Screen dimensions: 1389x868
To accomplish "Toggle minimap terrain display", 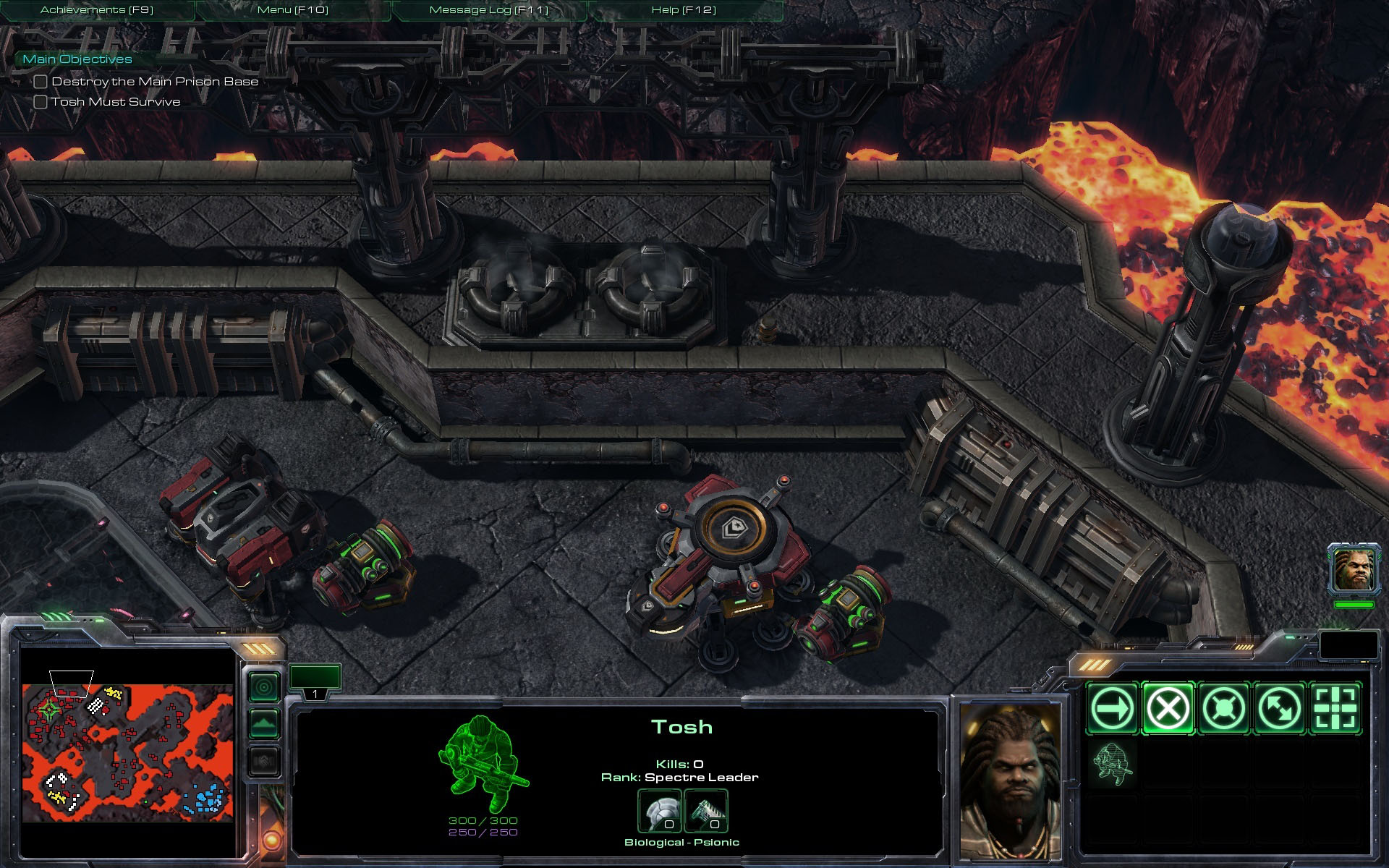I will (264, 723).
